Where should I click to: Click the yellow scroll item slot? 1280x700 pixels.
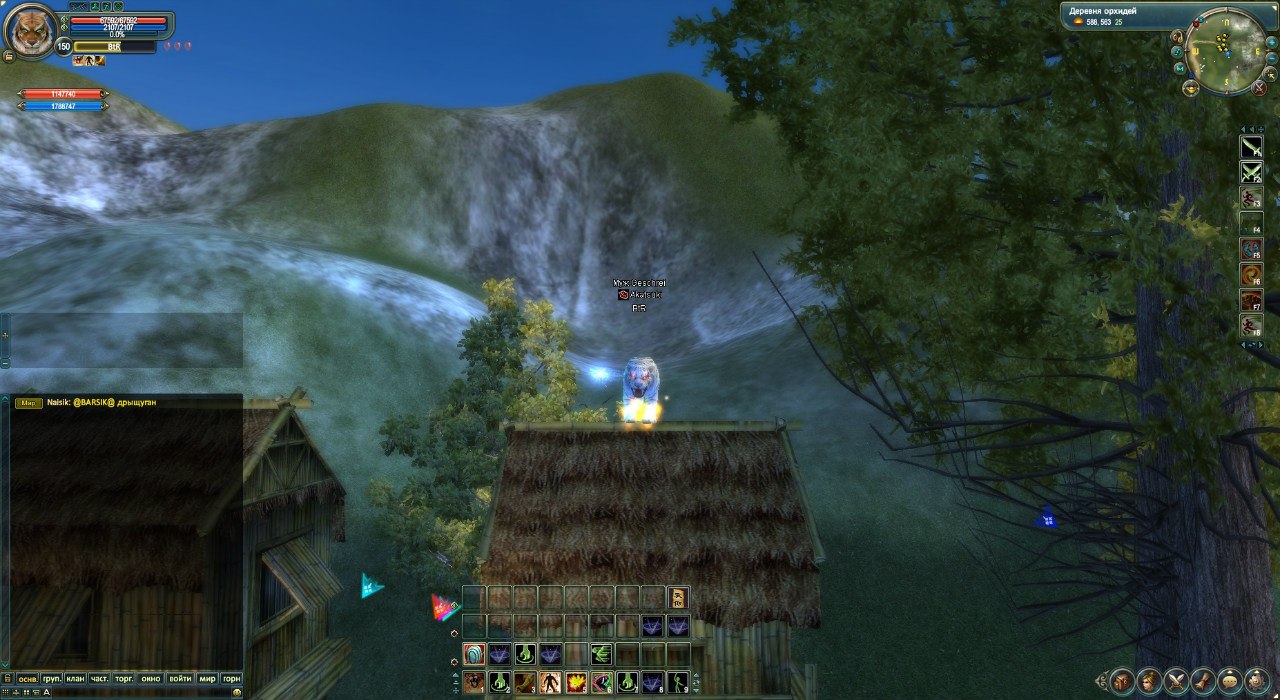click(678, 598)
